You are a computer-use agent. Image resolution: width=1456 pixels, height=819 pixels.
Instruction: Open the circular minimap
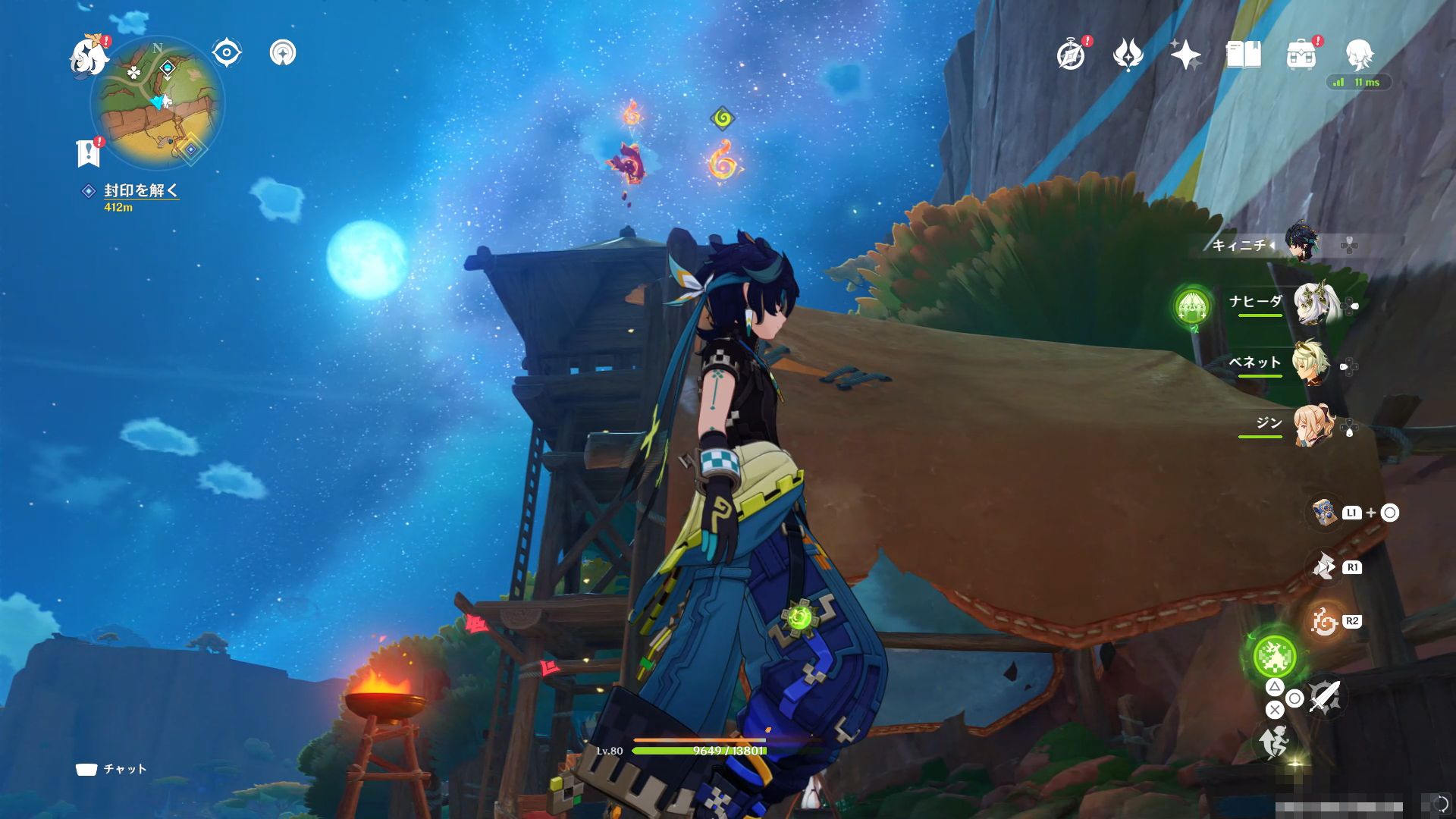point(157,103)
